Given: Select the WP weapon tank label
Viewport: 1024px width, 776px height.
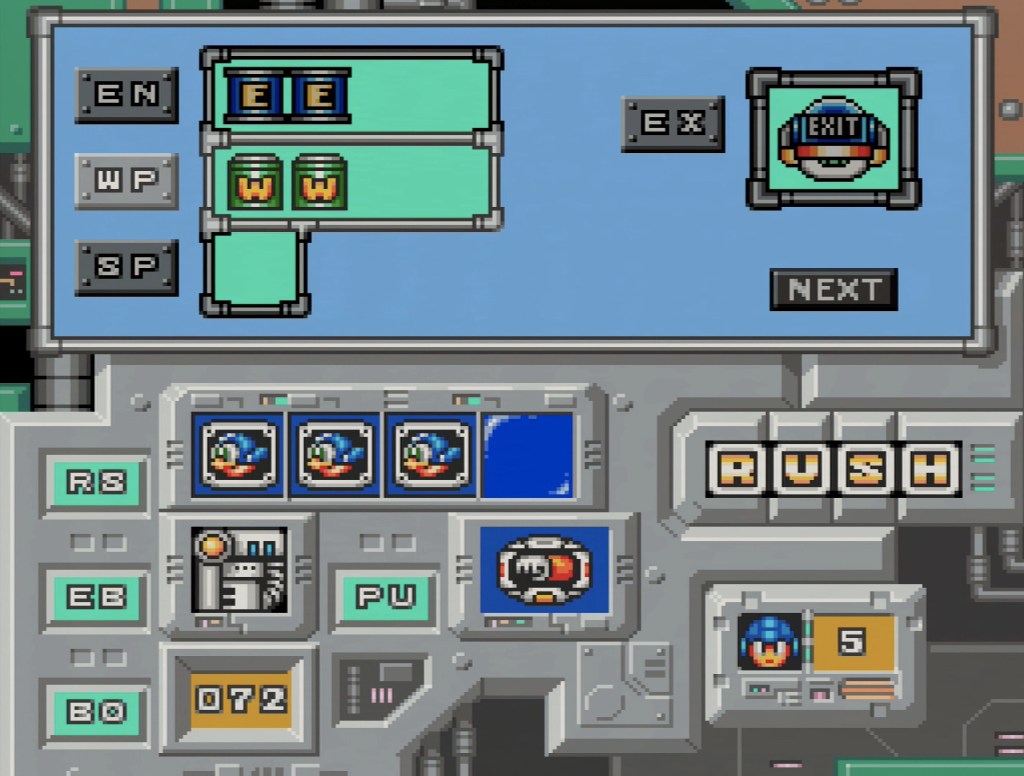Looking at the screenshot, I should [127, 181].
